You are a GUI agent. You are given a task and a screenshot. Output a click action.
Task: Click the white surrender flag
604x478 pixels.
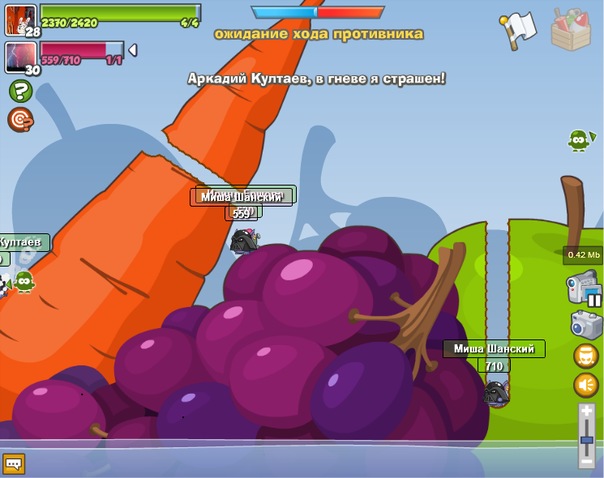click(518, 30)
